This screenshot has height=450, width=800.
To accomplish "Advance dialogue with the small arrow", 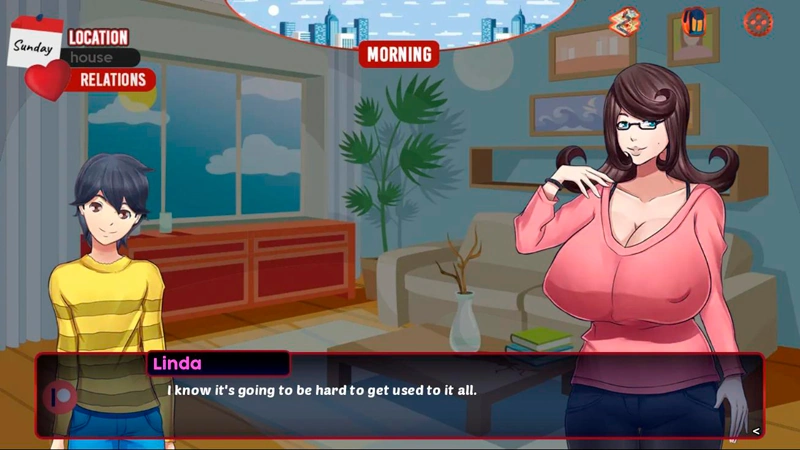I will click(756, 431).
